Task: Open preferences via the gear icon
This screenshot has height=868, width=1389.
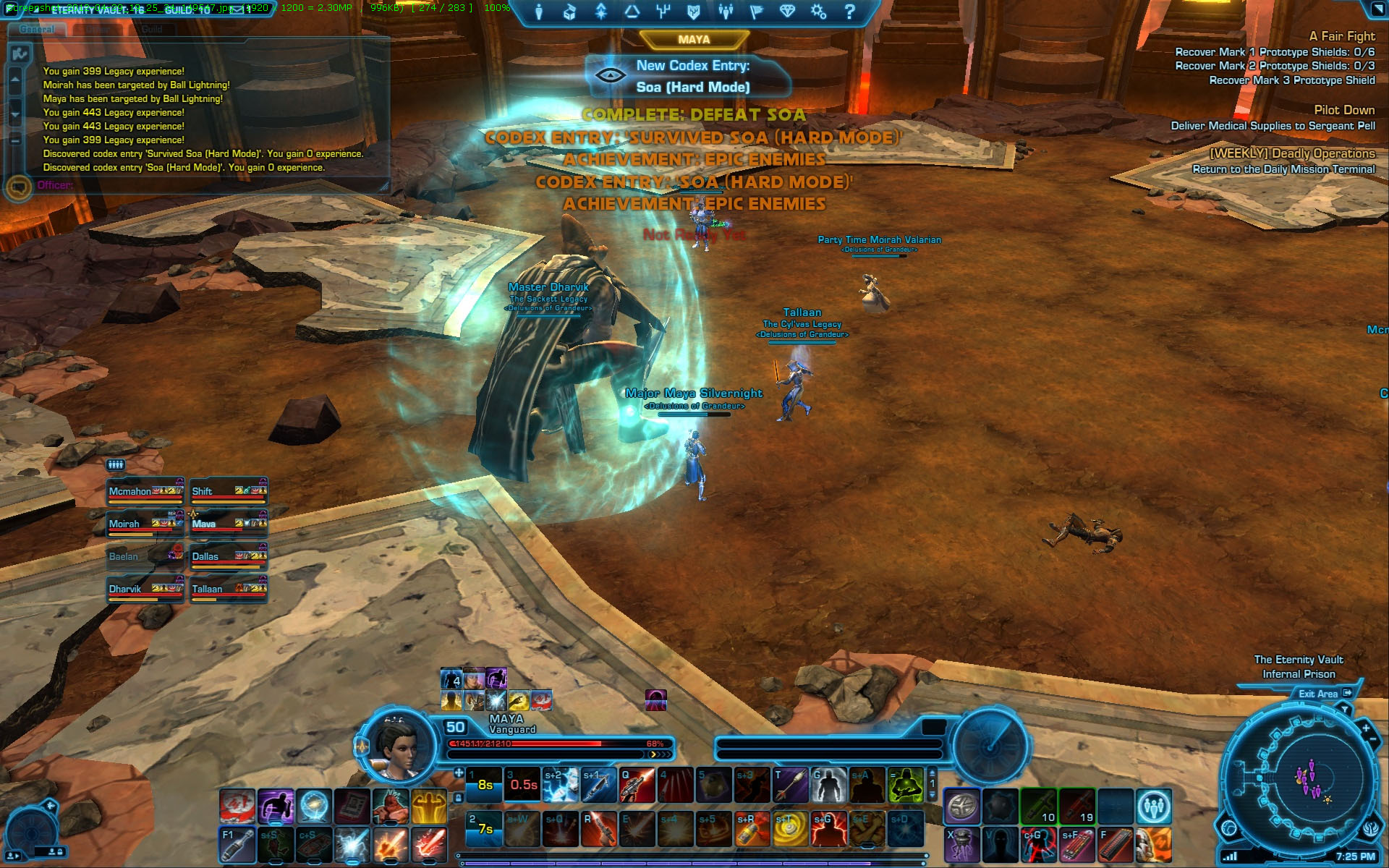Action: tap(818, 11)
